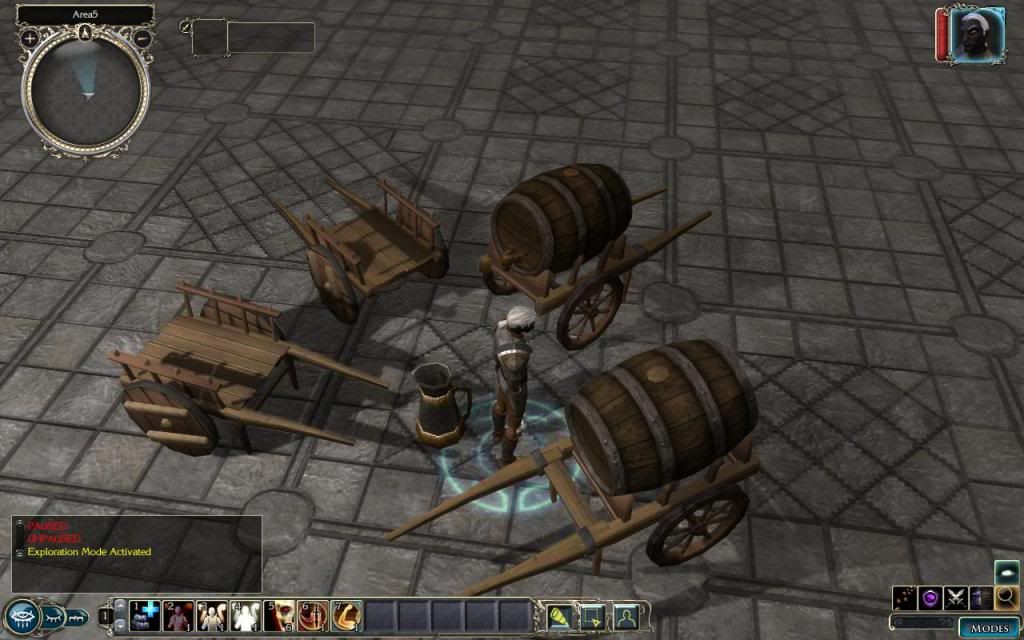Screen dimensions: 1024x640
Task: Activate hotbar slot 1 with blue cross
Action: pos(145,616)
